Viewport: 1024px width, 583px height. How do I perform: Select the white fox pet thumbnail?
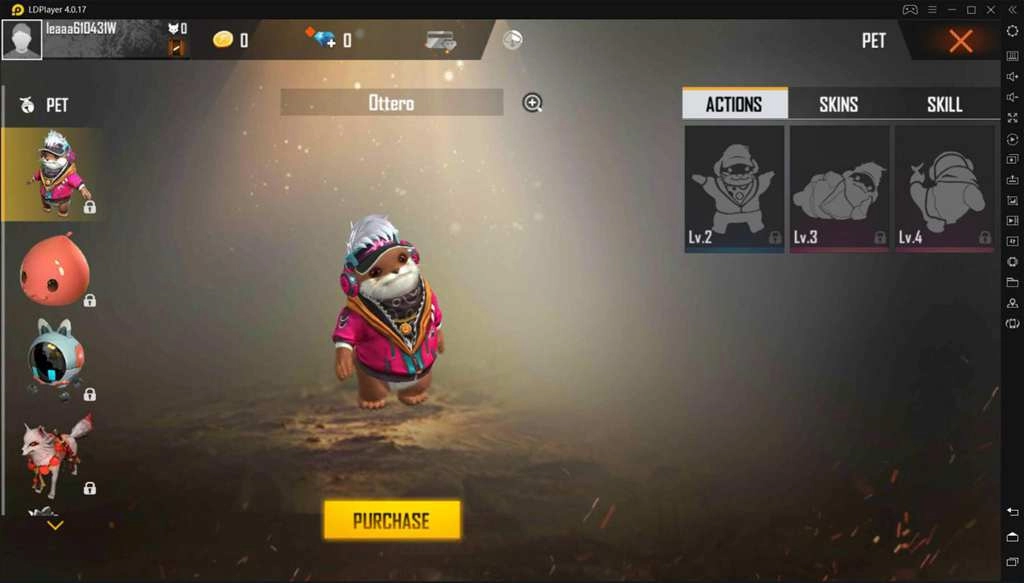tap(56, 457)
